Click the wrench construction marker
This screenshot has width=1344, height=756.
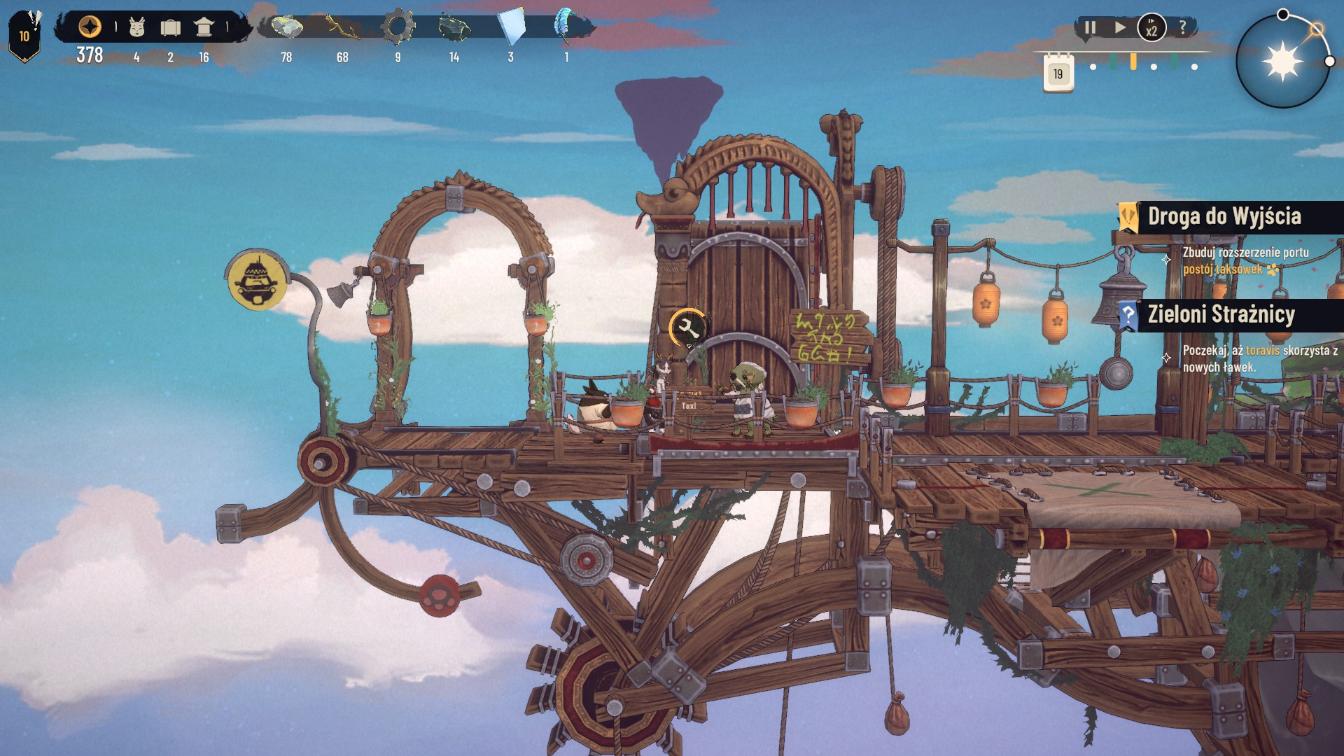(687, 326)
